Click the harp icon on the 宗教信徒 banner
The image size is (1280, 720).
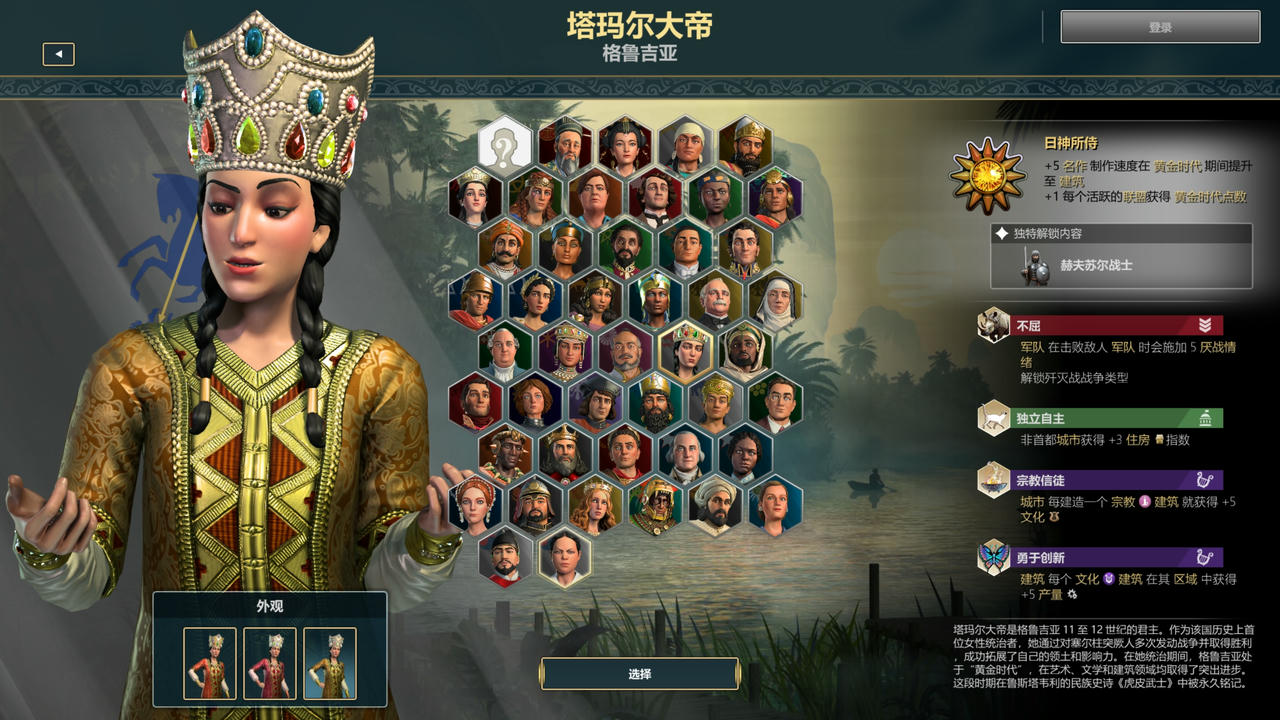click(x=1205, y=481)
